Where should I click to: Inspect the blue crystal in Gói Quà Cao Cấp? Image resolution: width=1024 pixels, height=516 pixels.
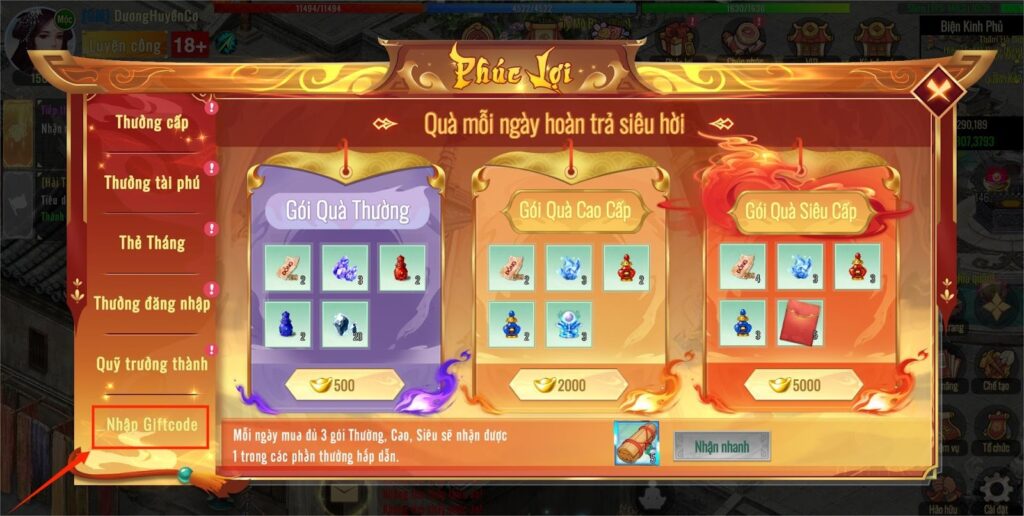569,268
